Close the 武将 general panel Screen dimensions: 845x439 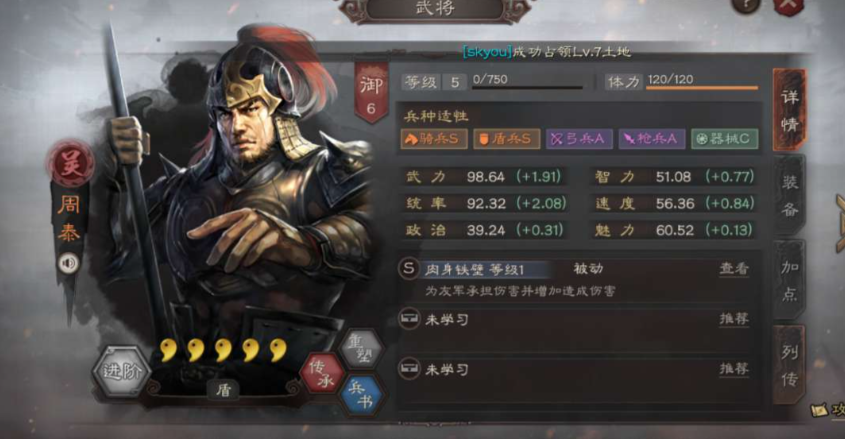point(789,5)
